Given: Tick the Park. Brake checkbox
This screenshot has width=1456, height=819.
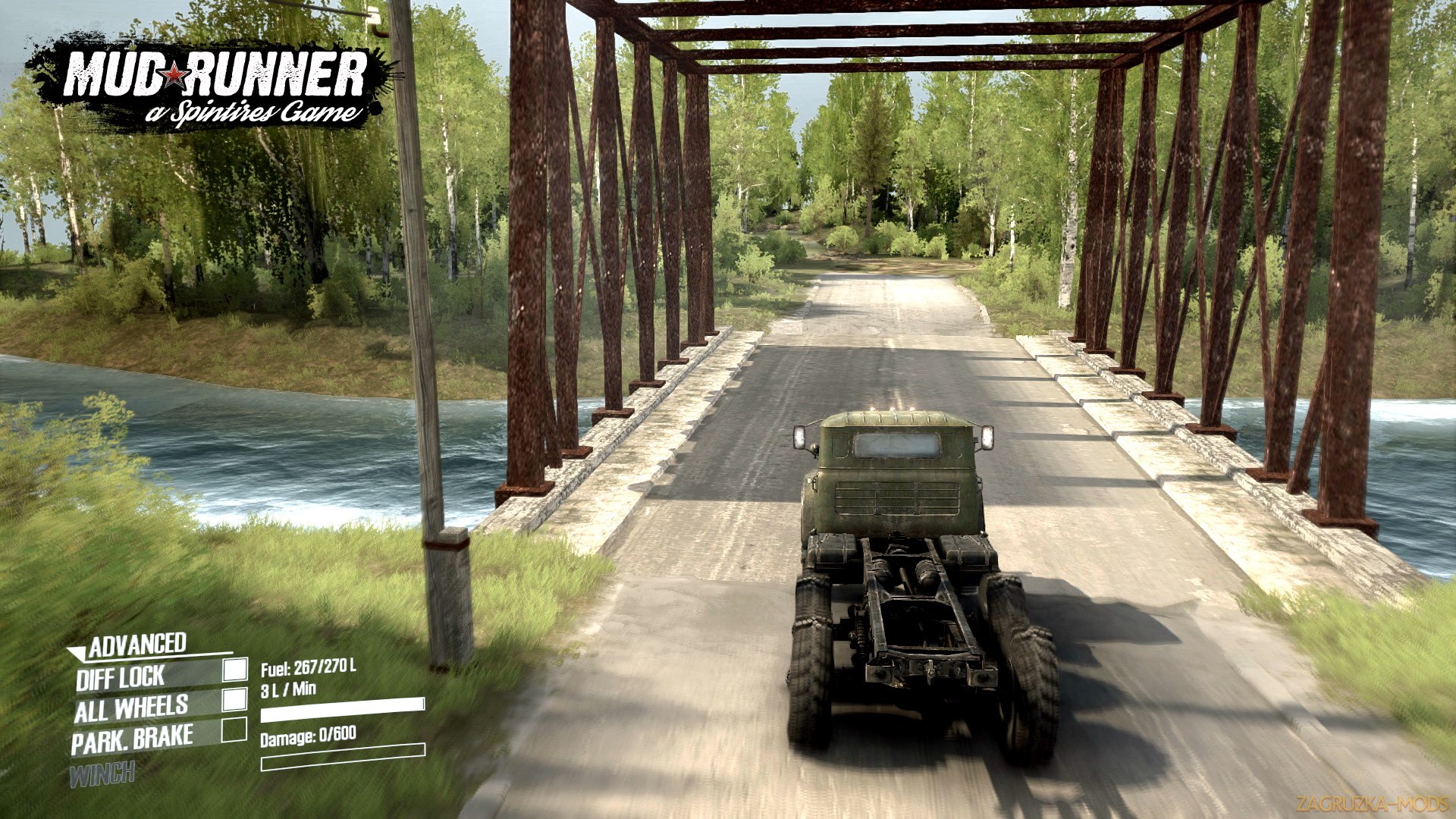Looking at the screenshot, I should [x=234, y=730].
